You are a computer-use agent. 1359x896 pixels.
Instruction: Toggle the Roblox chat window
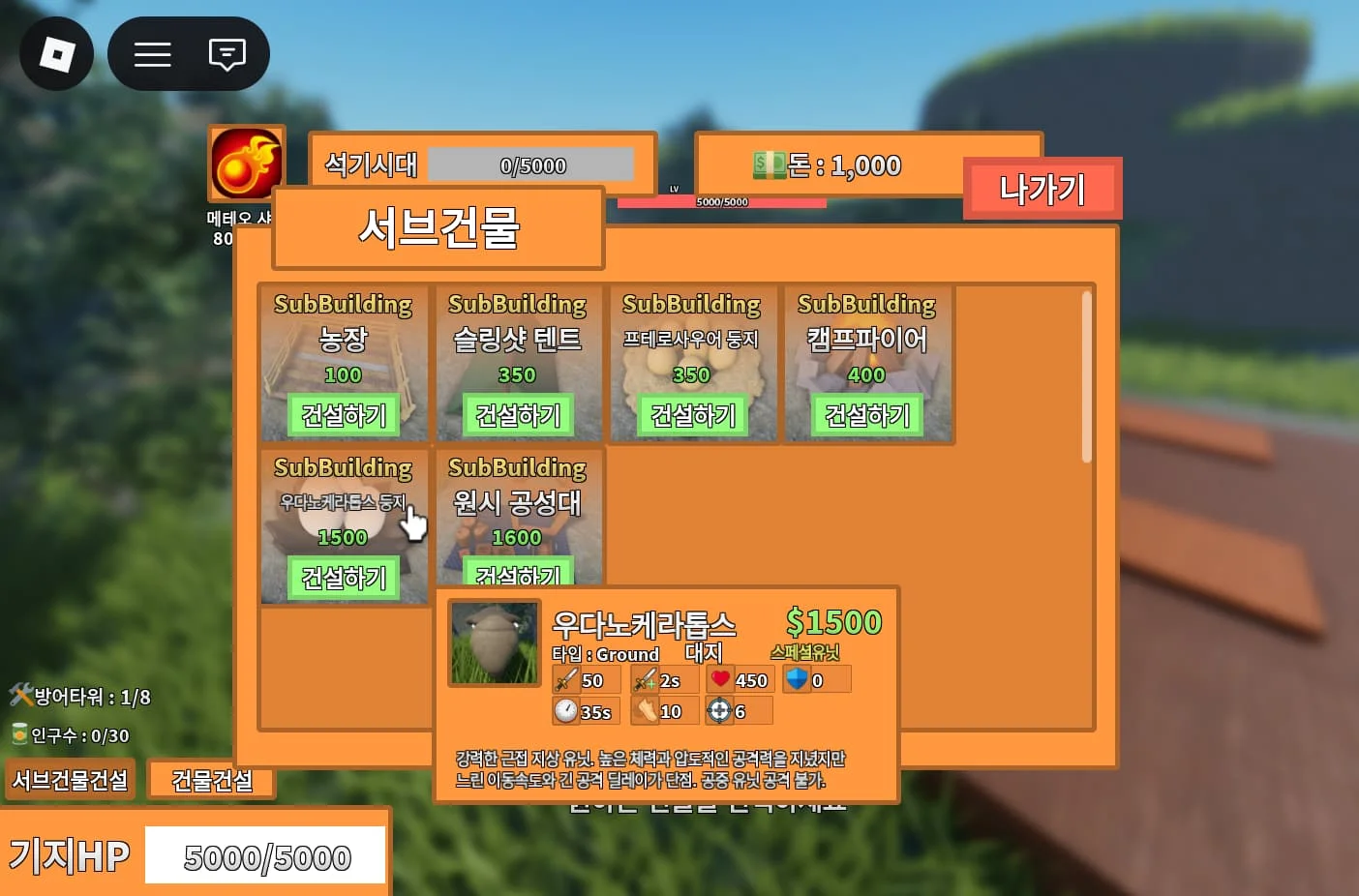[226, 54]
